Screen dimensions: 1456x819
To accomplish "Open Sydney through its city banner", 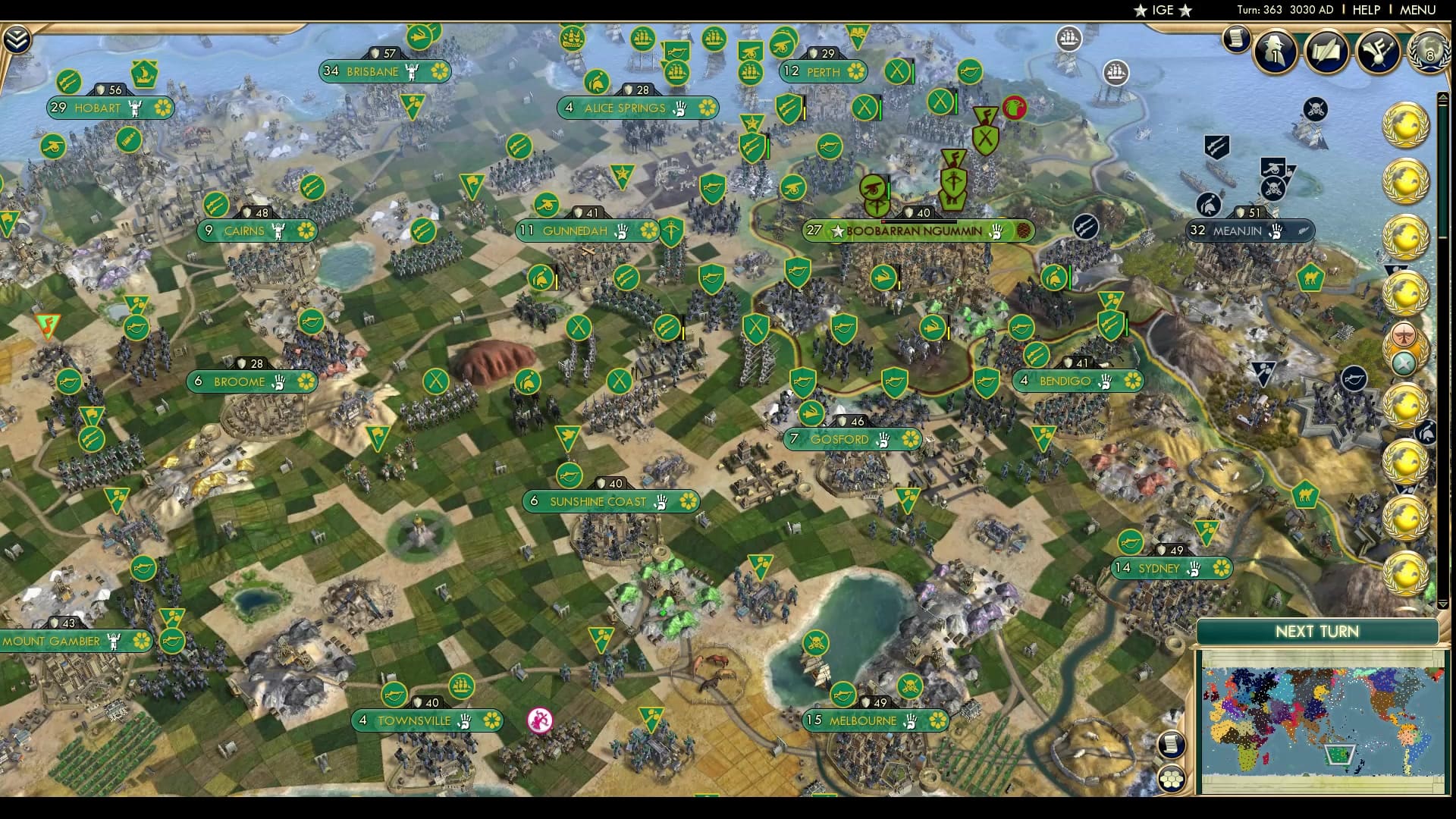I will coord(1159,568).
